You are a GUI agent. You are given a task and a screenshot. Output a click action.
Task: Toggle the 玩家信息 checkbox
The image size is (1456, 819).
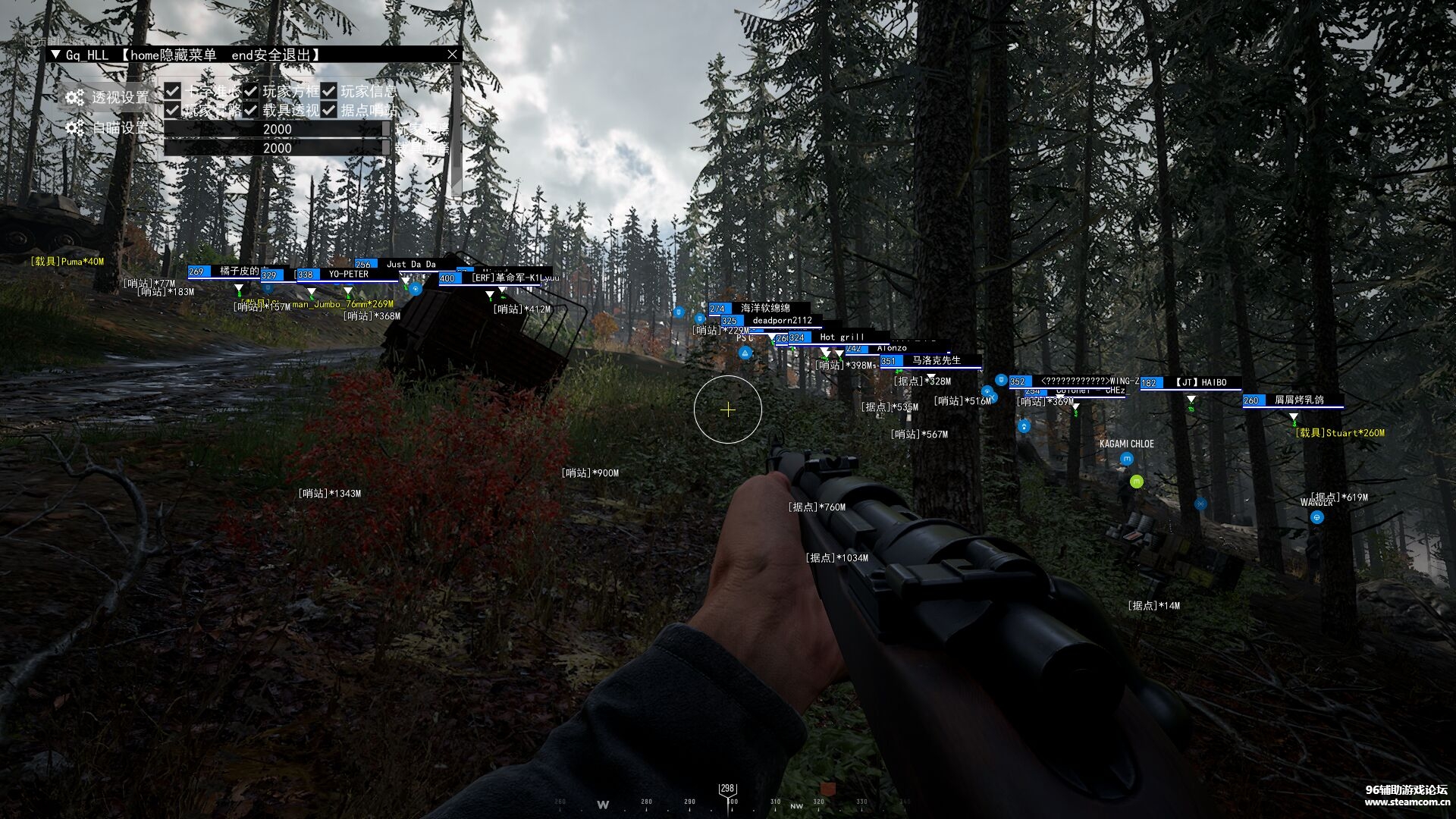(329, 91)
